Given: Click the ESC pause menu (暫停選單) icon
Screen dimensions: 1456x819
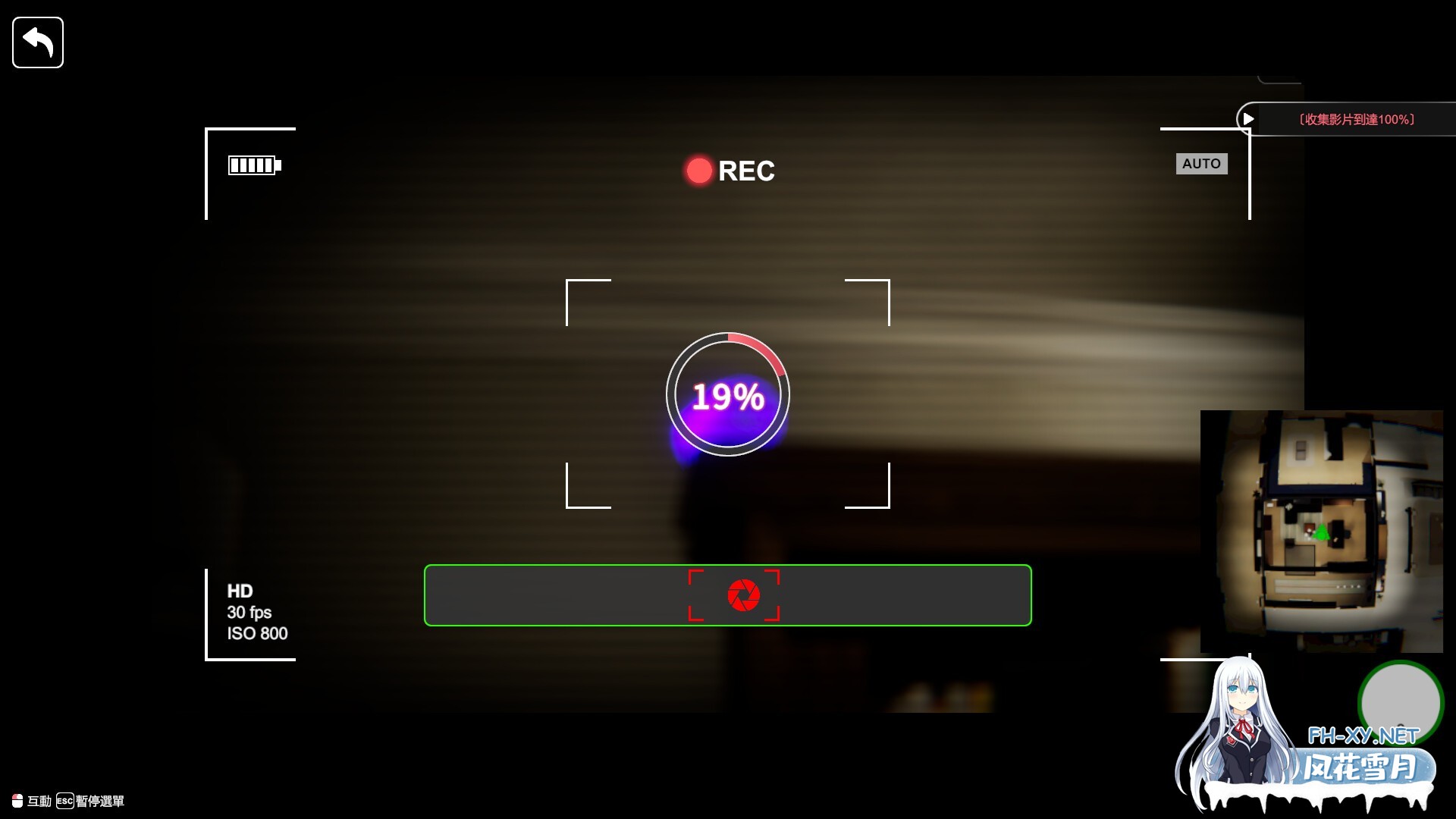Looking at the screenshot, I should pos(64,801).
